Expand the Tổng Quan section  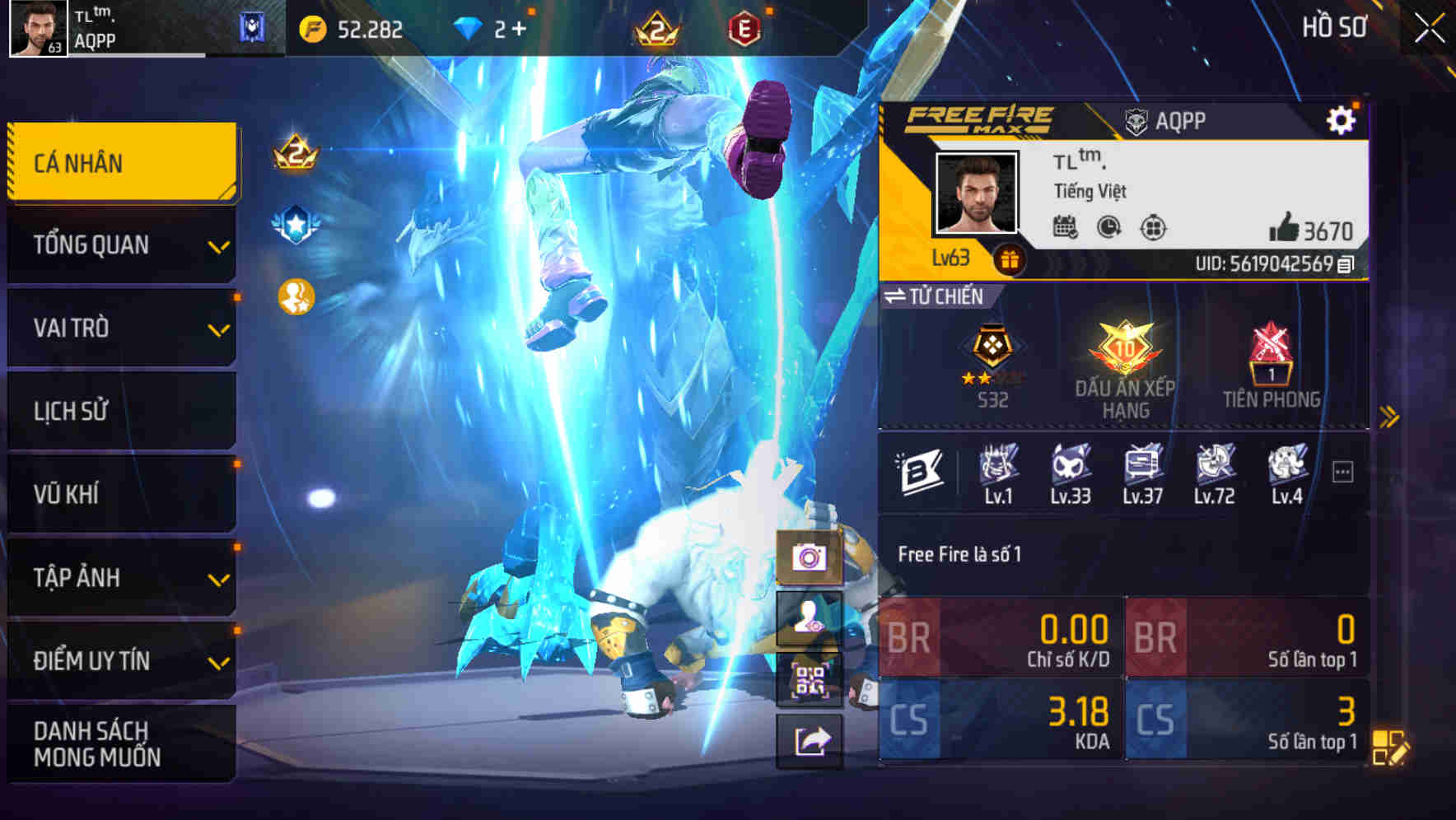(x=120, y=245)
